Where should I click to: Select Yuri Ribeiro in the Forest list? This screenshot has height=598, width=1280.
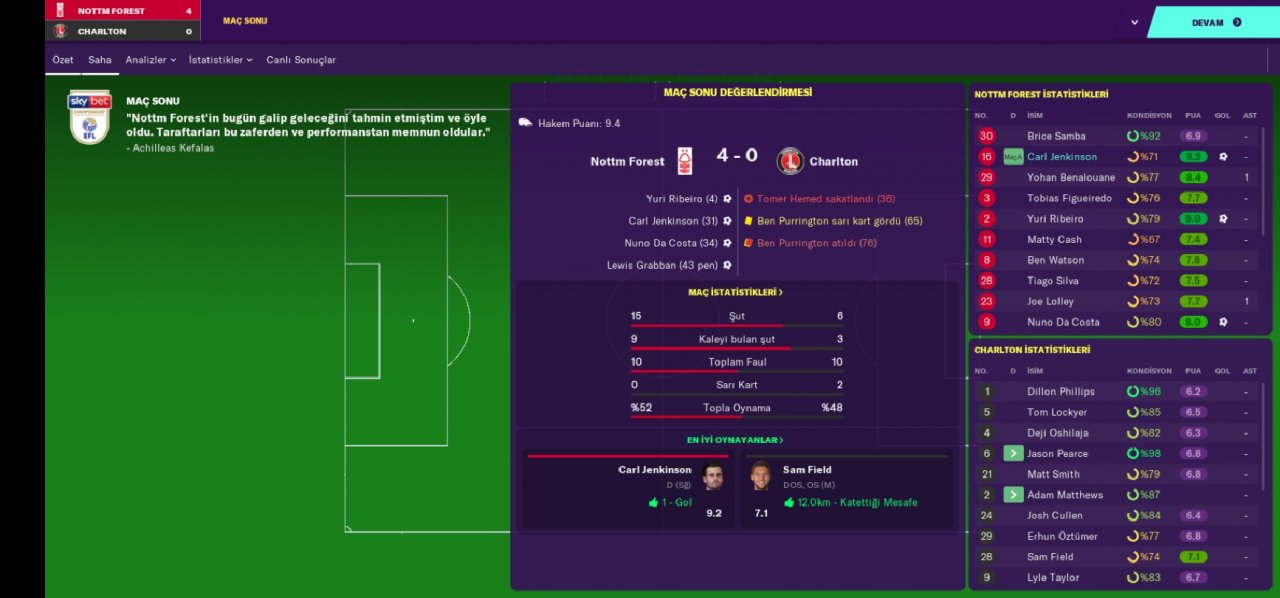tap(1055, 219)
